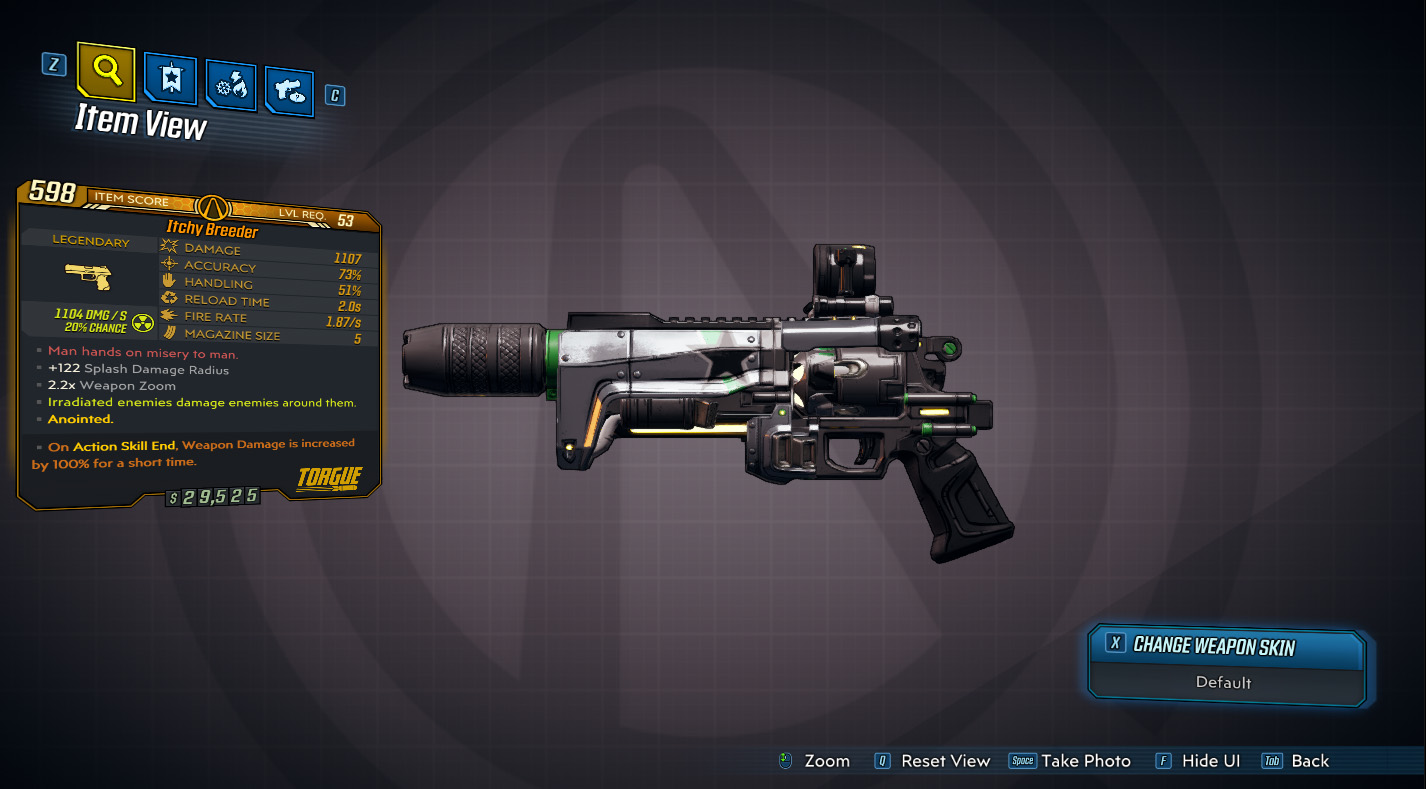Click the Fire Rate icon

[x=167, y=316]
